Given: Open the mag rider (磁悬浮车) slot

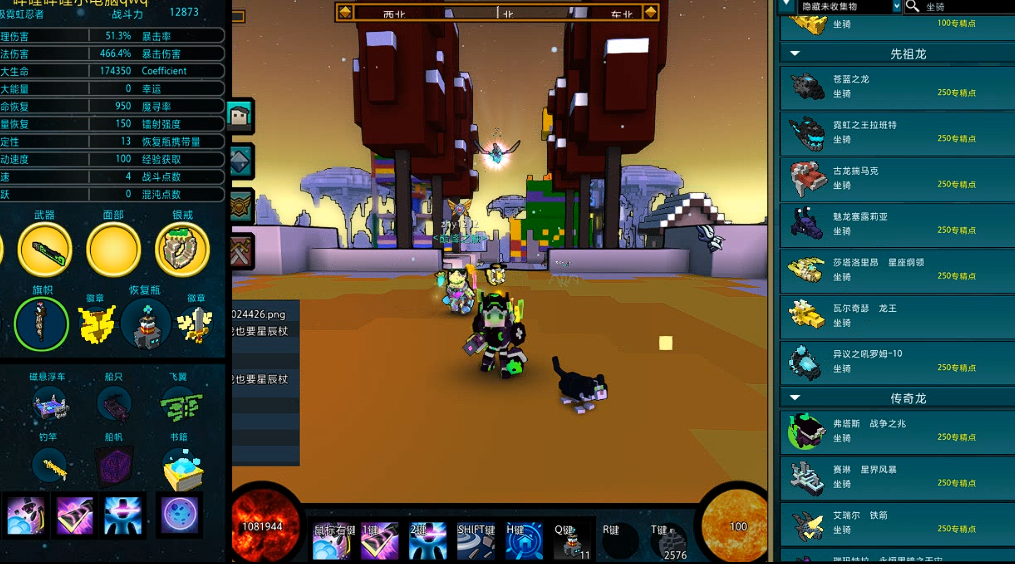Looking at the screenshot, I should [51, 404].
